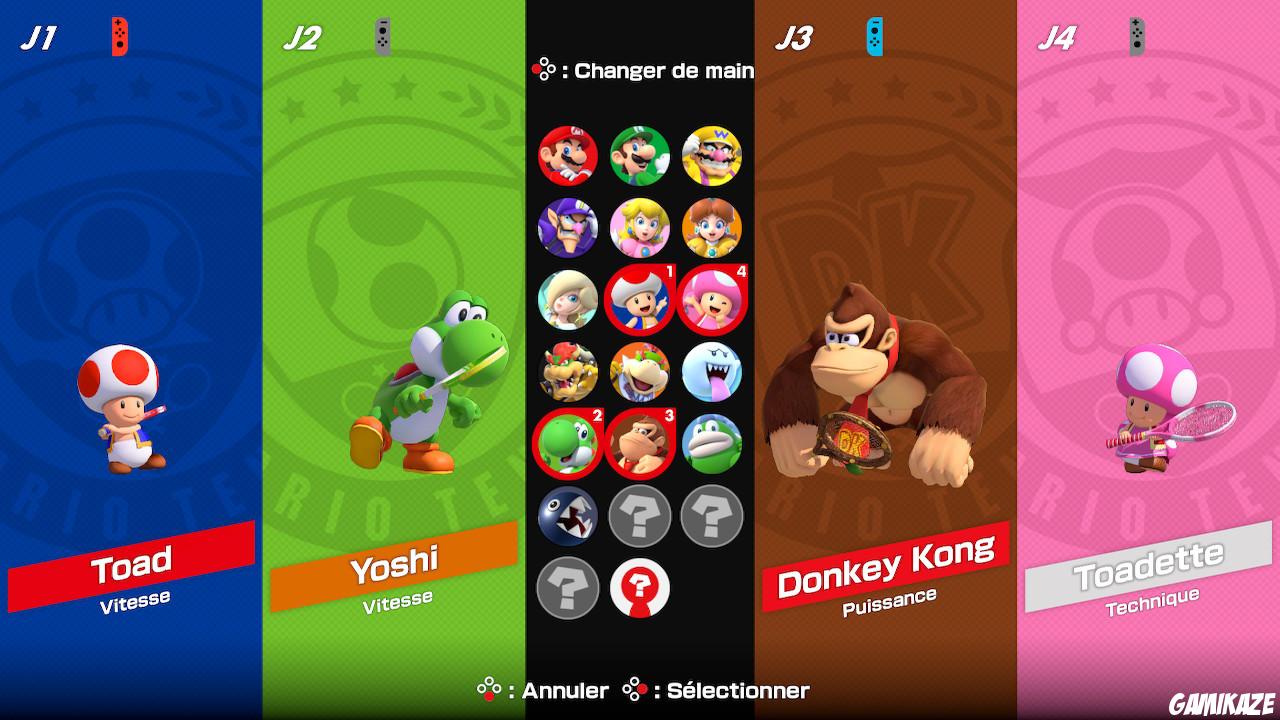Viewport: 1280px width, 720px height.
Task: Select Waluigi's portrait
Action: point(568,228)
